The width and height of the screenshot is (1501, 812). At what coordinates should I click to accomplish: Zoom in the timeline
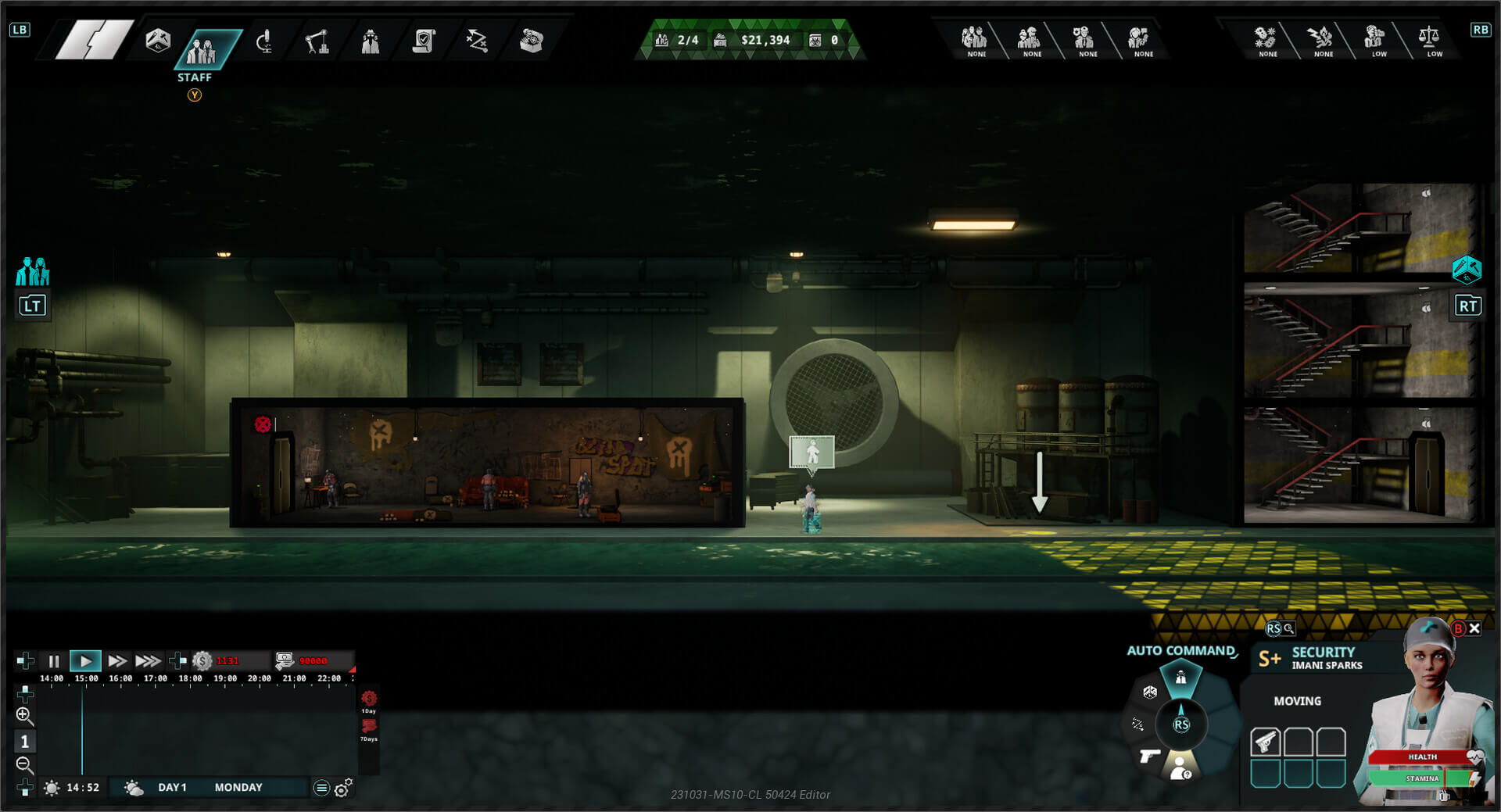click(x=24, y=715)
